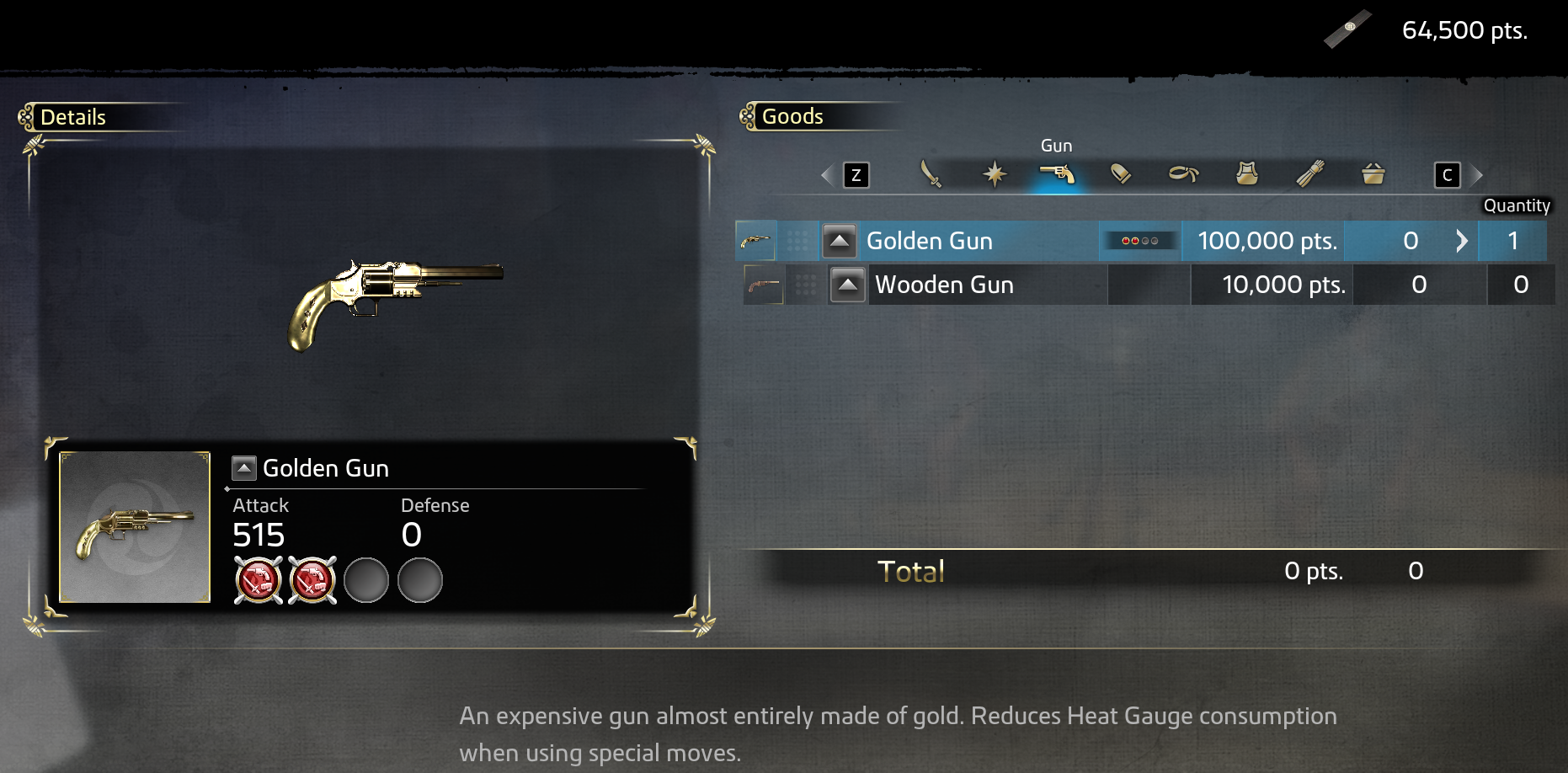
Task: Increase Golden Gun purchase quantity
Action: tap(1462, 242)
